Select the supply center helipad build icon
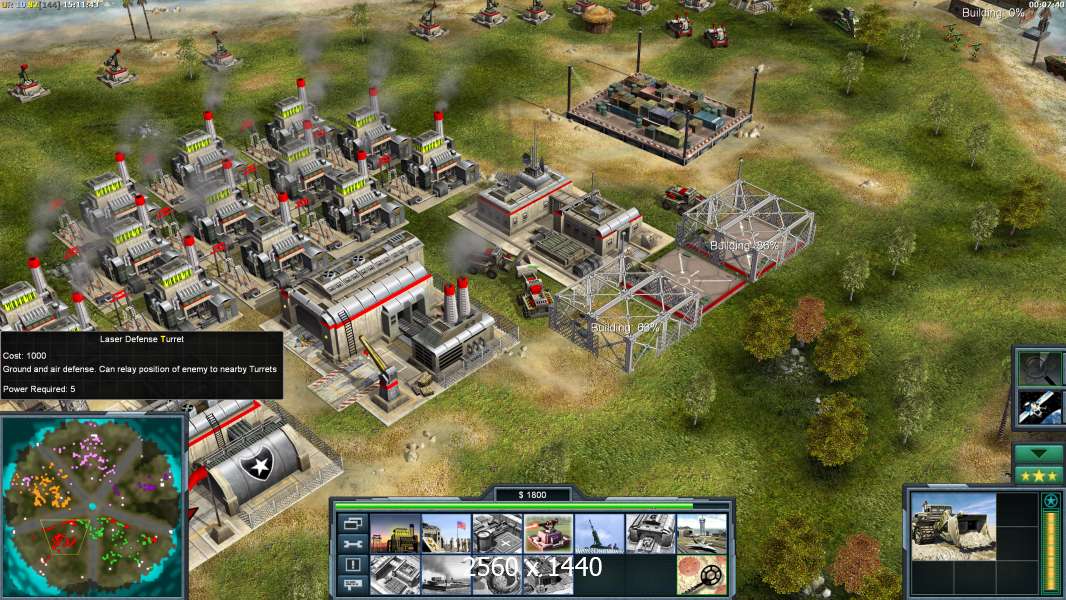 [x=497, y=534]
